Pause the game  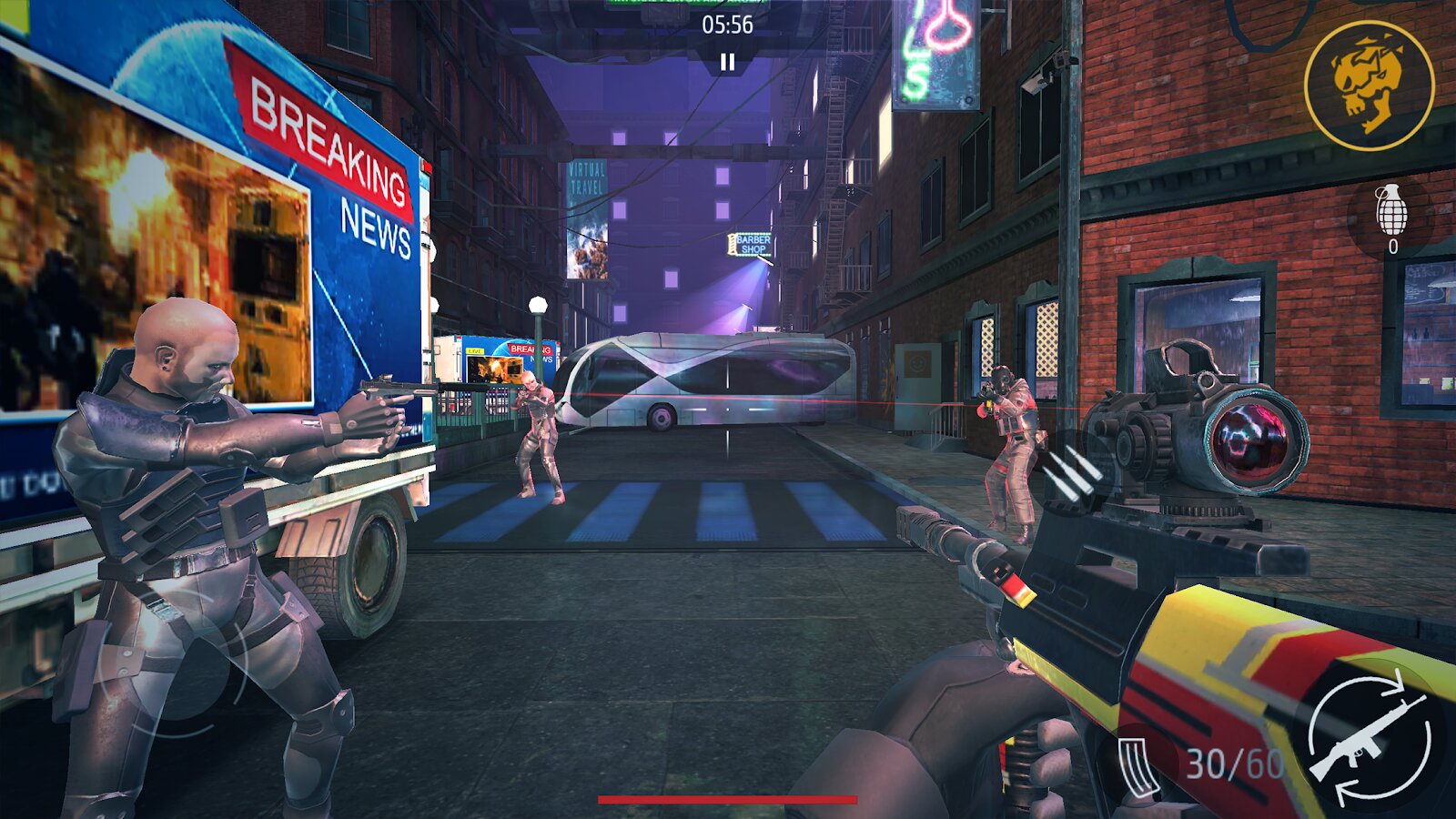coord(727,62)
